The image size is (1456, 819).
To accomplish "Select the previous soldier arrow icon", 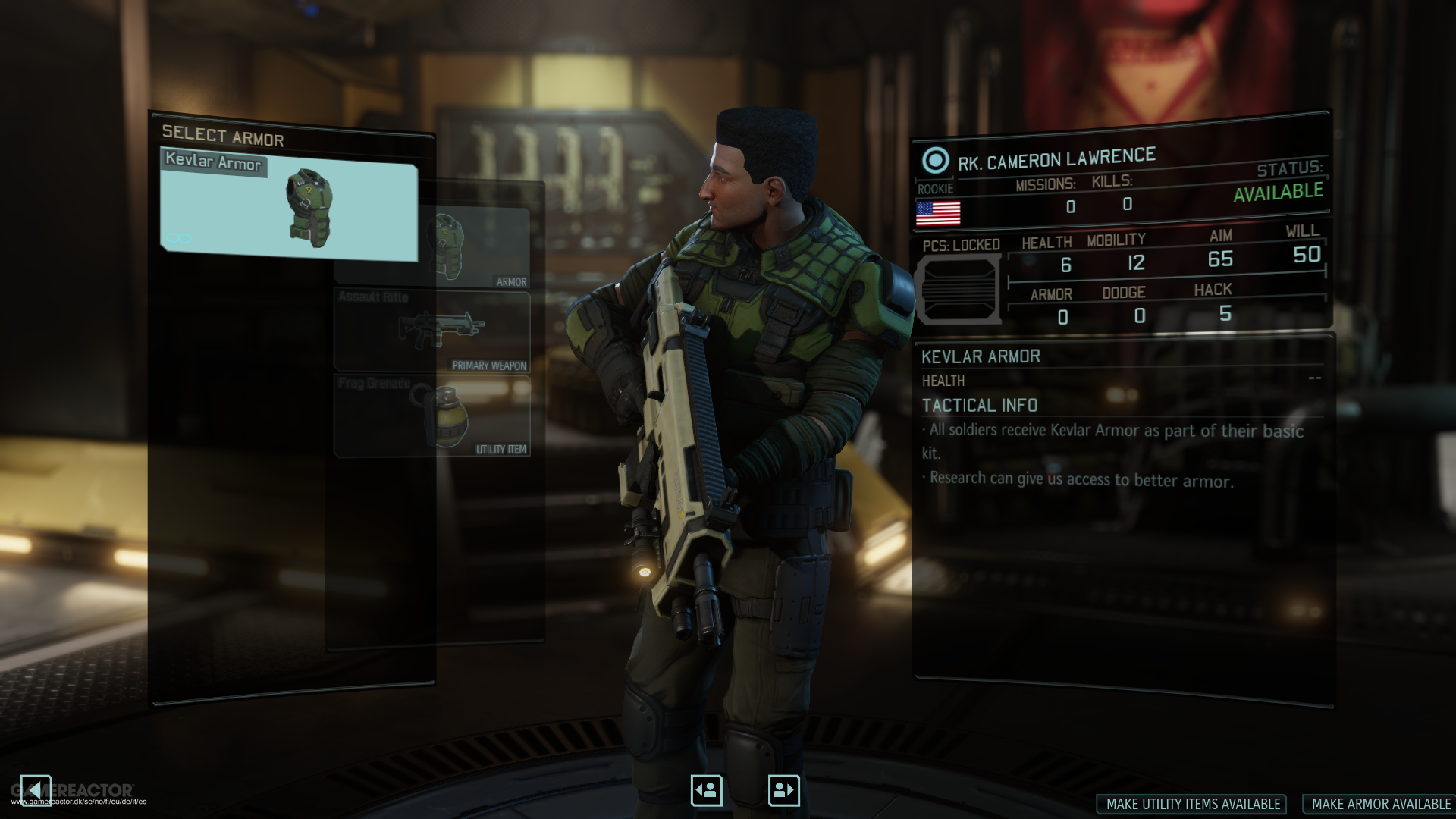I will (x=705, y=789).
